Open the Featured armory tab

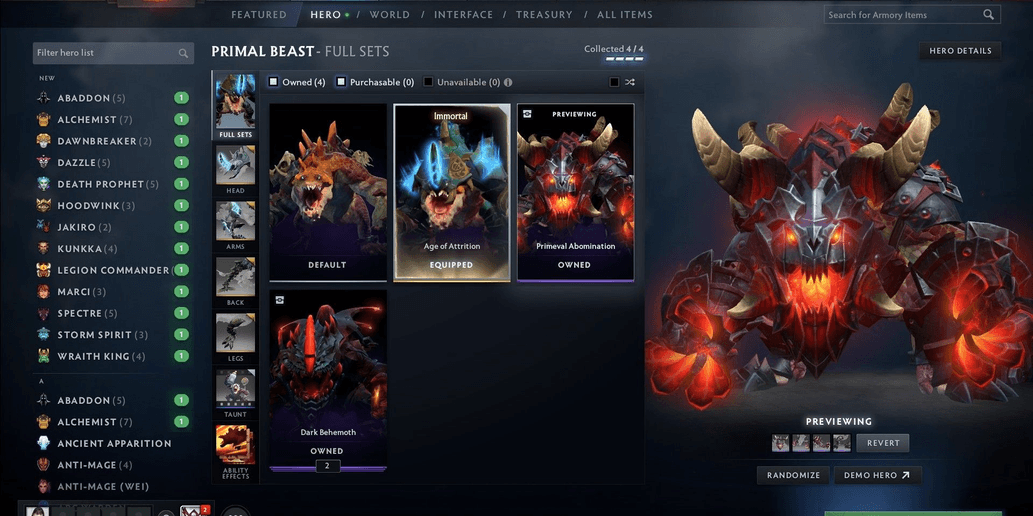(258, 15)
